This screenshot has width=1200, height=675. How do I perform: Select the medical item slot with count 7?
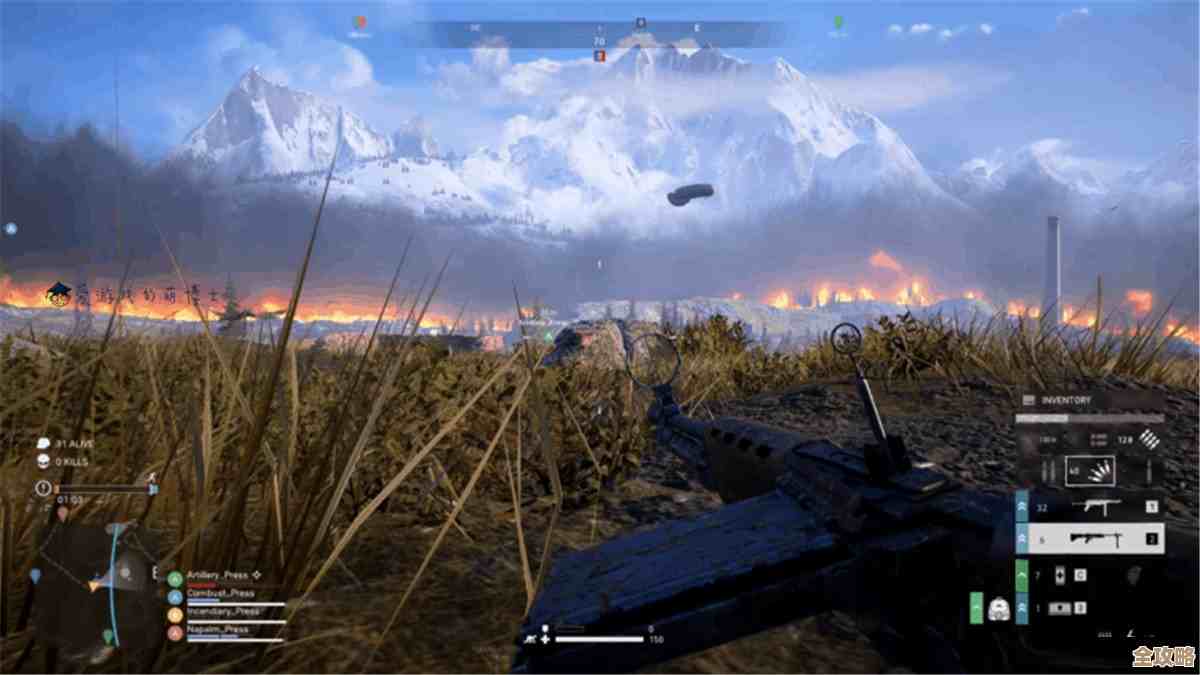pos(1060,575)
